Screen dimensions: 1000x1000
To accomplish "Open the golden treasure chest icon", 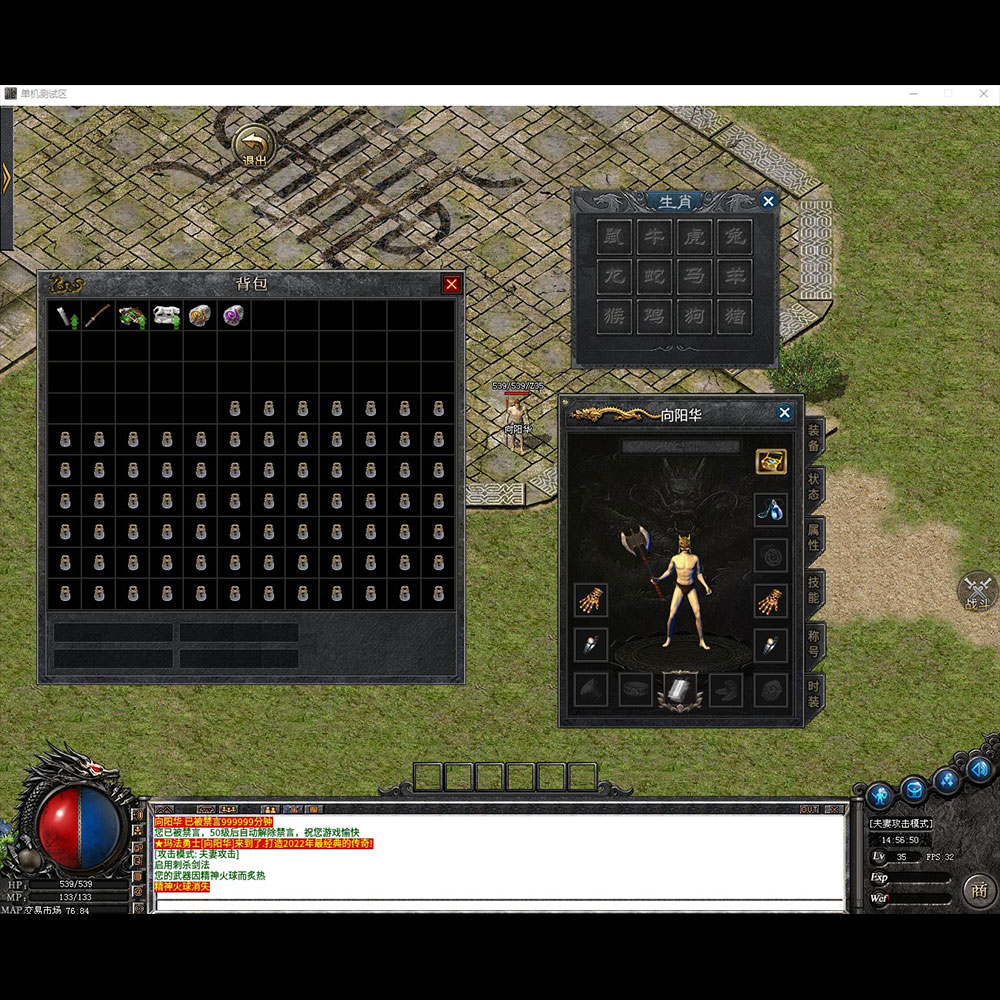I will (770, 461).
